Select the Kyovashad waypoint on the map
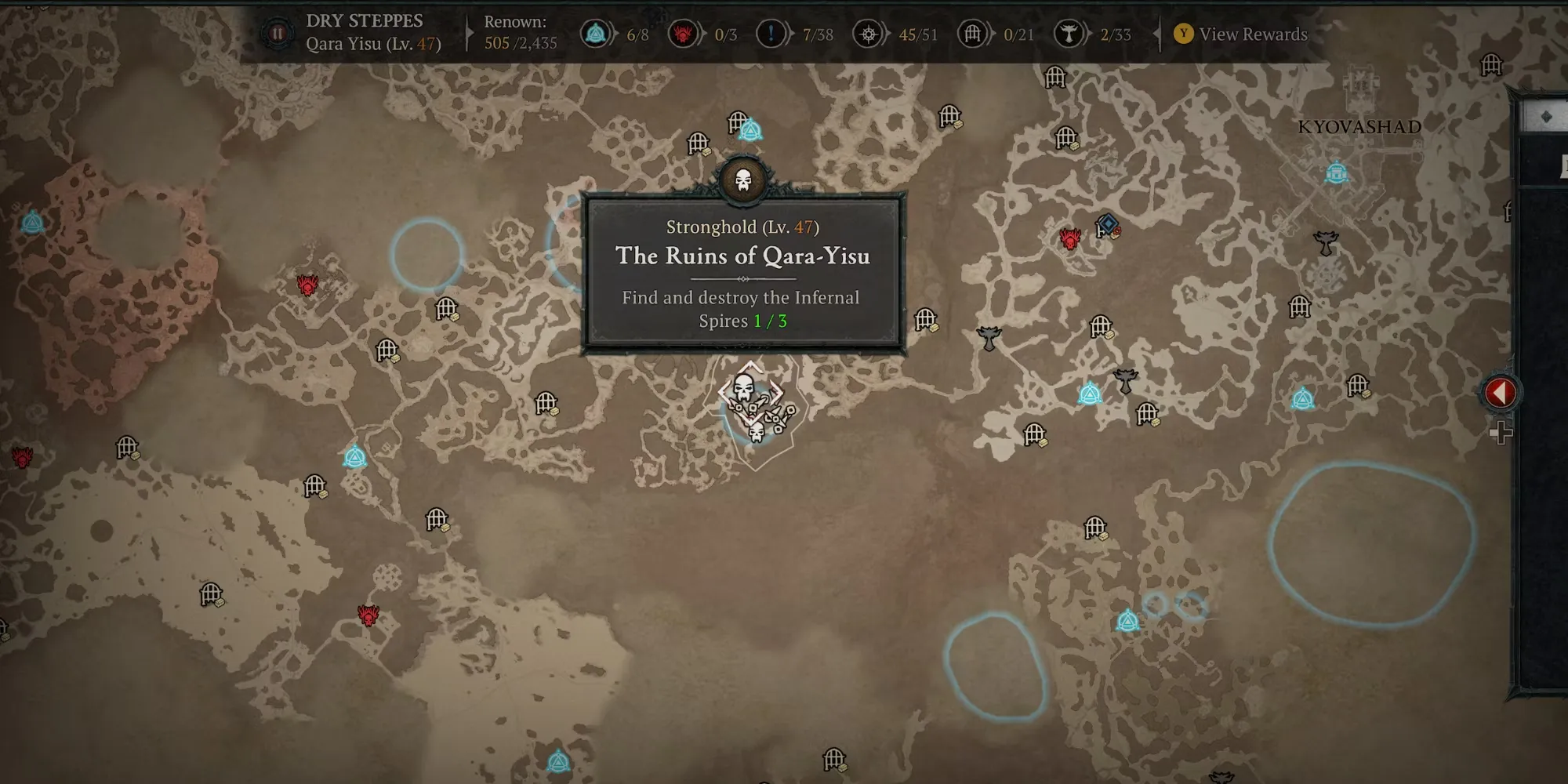This screenshot has width=1568, height=784. [1337, 172]
